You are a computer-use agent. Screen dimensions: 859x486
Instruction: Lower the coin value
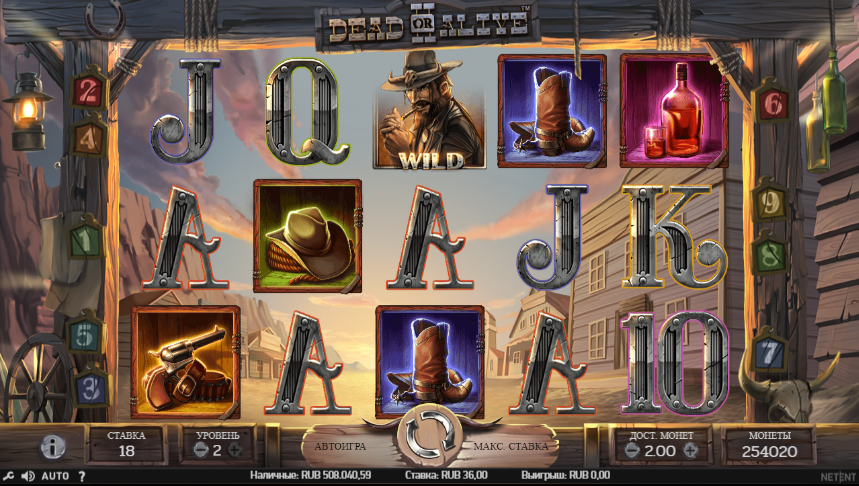tap(629, 452)
